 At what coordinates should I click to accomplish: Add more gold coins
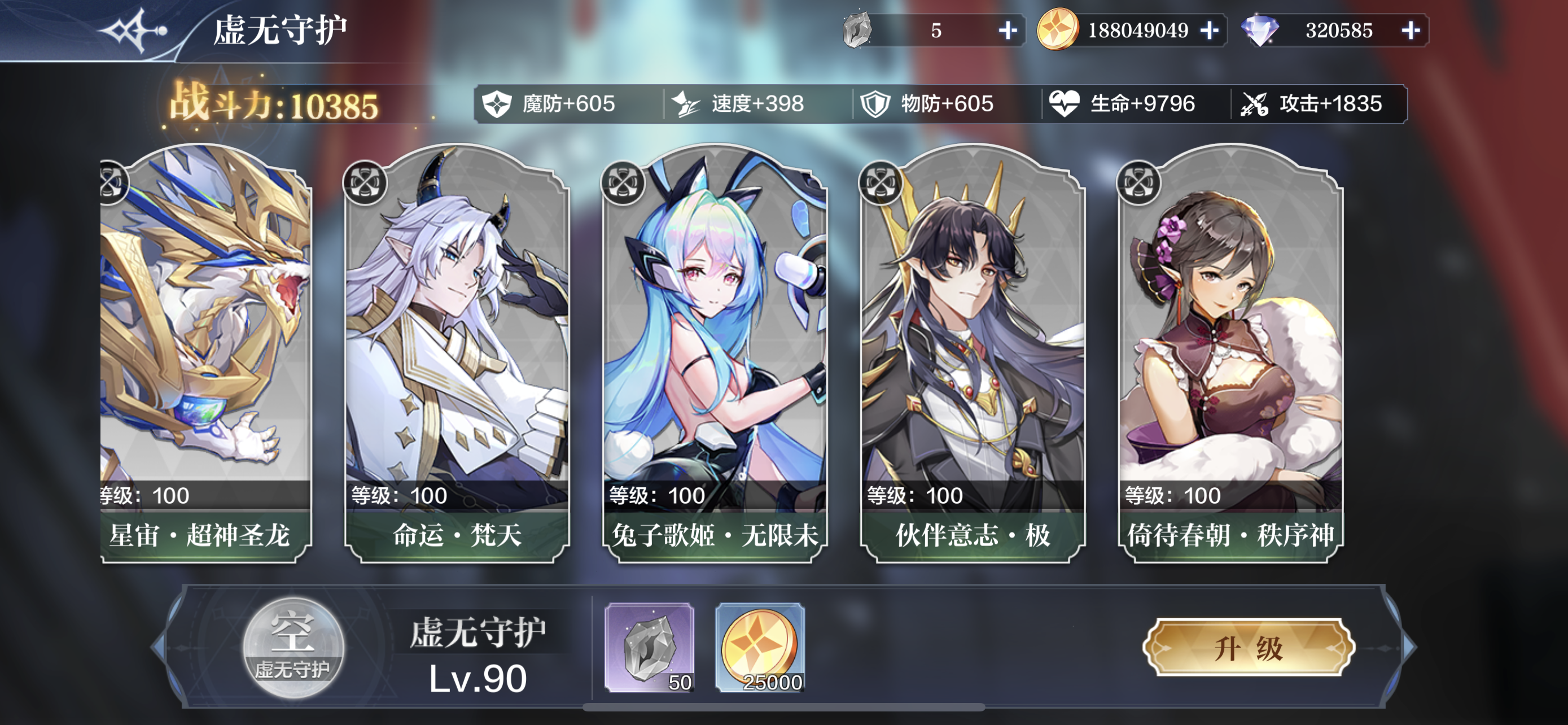(1210, 30)
